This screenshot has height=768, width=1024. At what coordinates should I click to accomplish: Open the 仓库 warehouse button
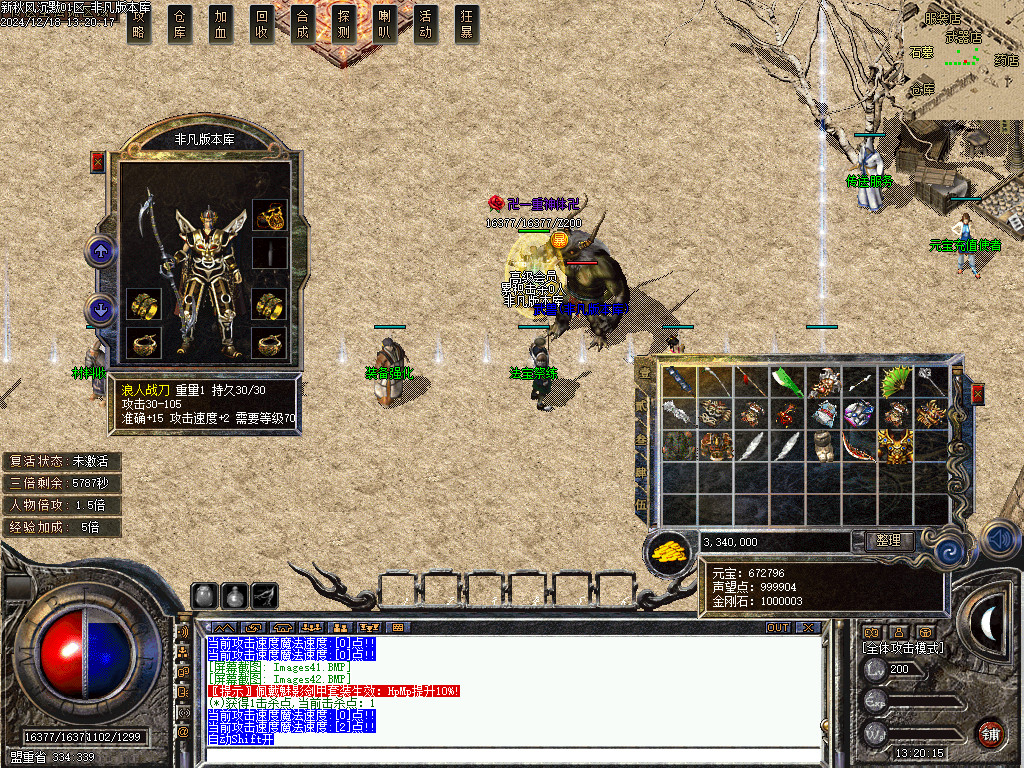180,25
